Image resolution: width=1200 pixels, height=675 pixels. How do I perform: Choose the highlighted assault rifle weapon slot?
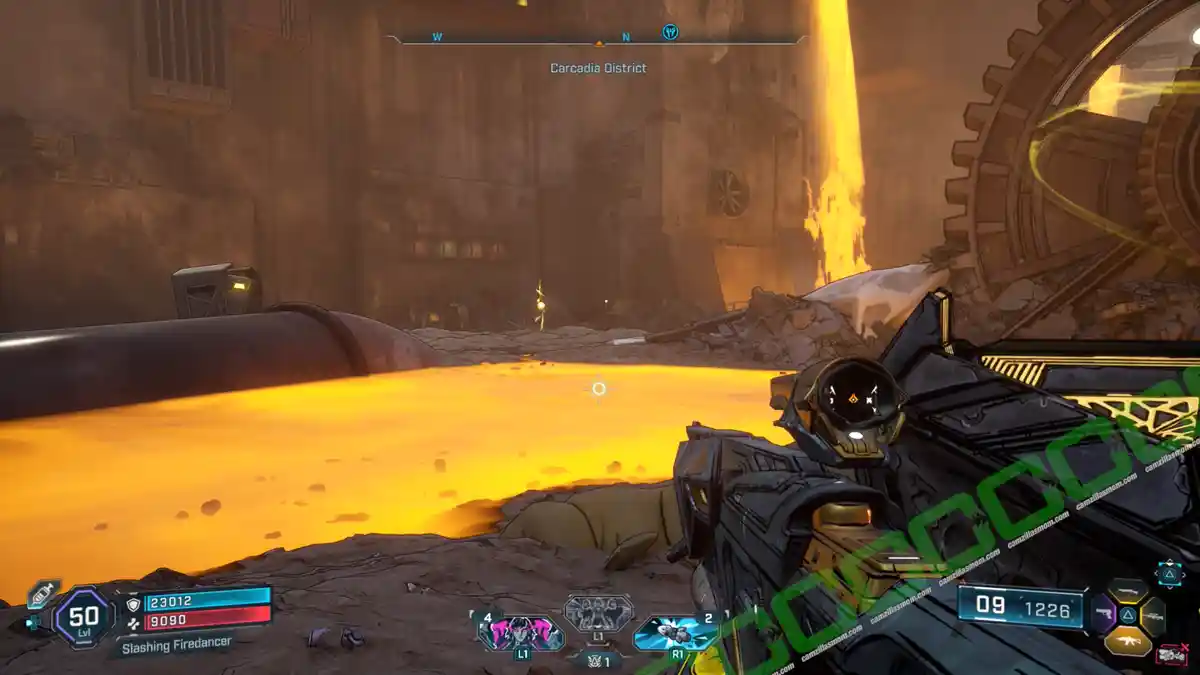pos(1128,642)
